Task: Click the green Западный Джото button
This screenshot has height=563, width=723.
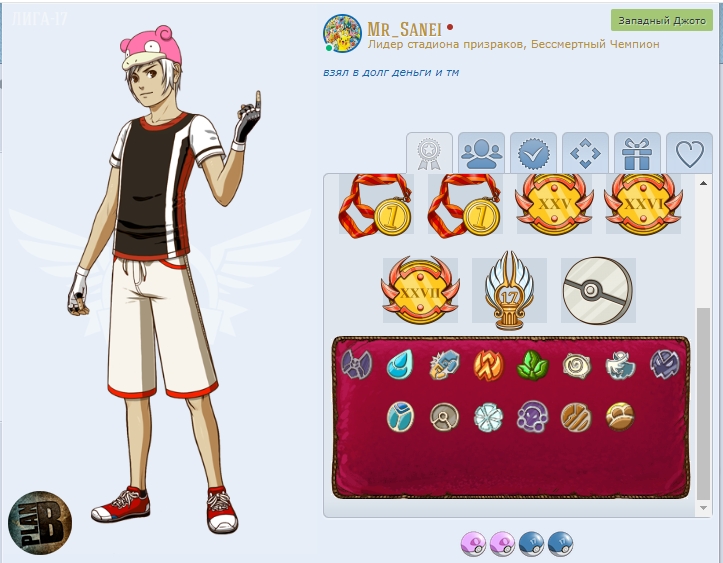Action: coord(661,21)
